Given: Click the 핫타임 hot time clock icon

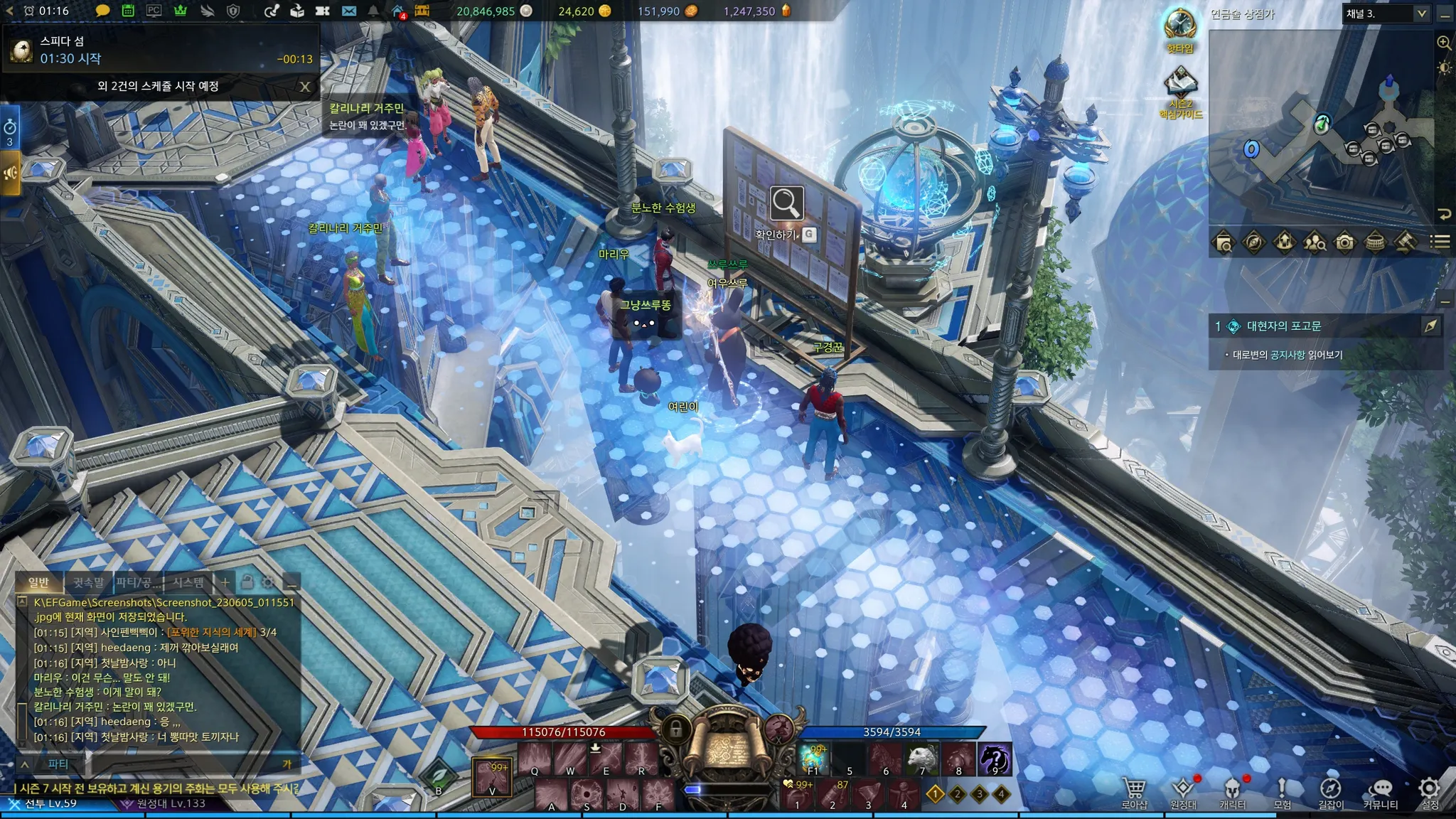Looking at the screenshot, I should pos(1180,28).
